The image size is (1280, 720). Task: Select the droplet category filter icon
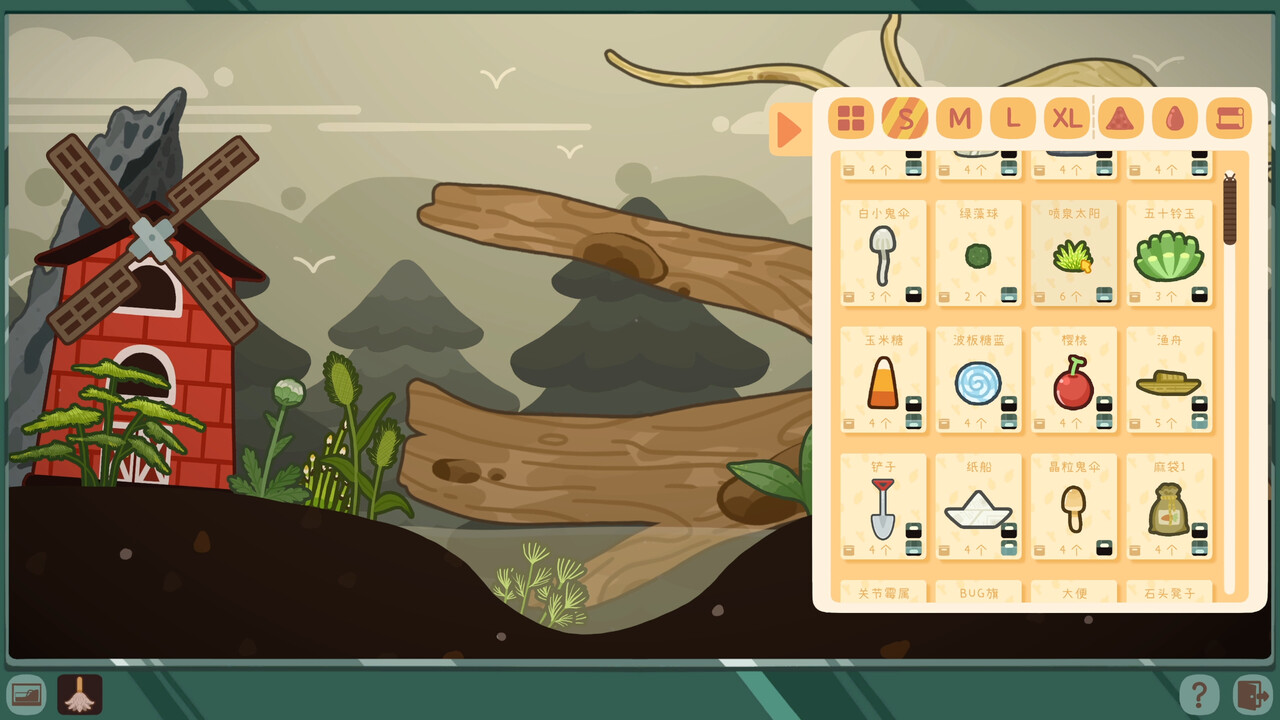[1175, 118]
